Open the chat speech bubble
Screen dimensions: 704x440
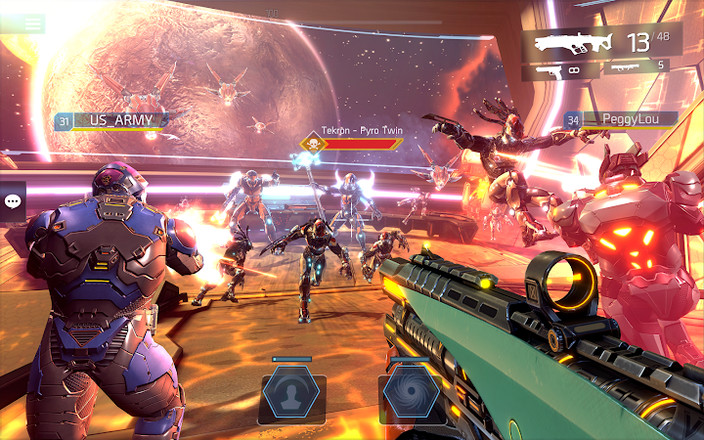[13, 201]
